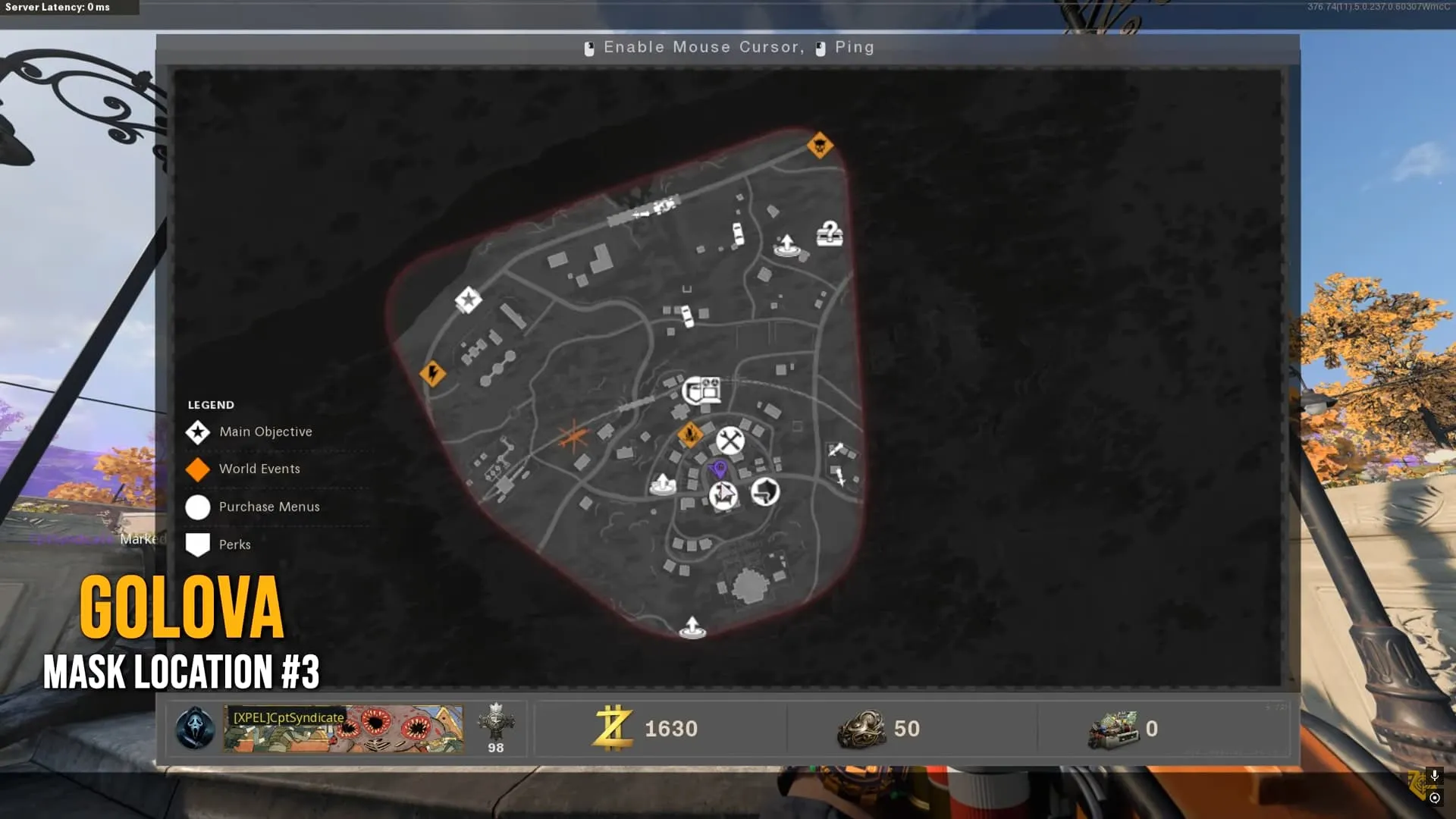Select the fire world event marker by crafting table
Viewport: 1456px width, 819px height.
coord(690,435)
